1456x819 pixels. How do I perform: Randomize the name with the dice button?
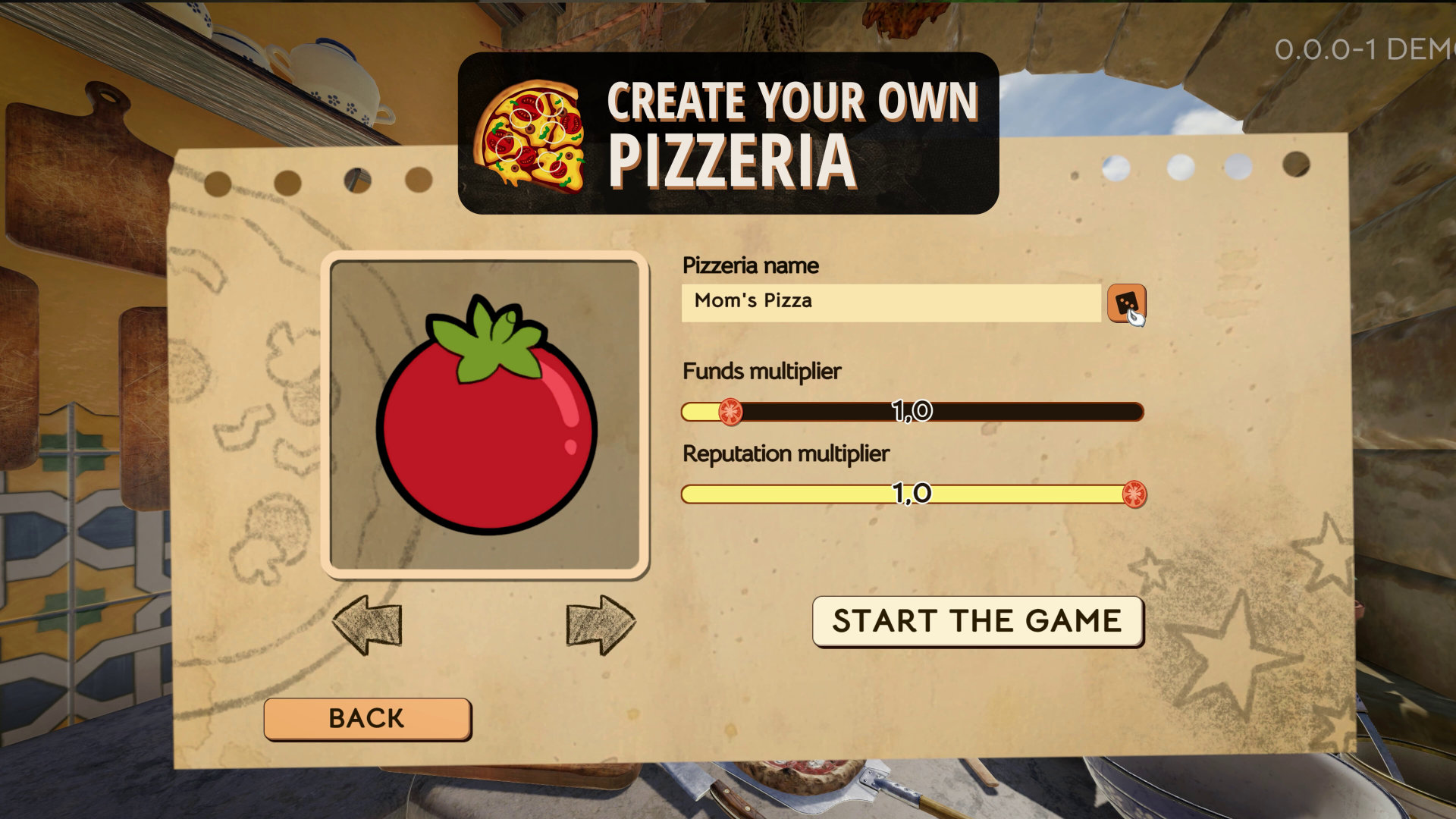[x=1126, y=303]
